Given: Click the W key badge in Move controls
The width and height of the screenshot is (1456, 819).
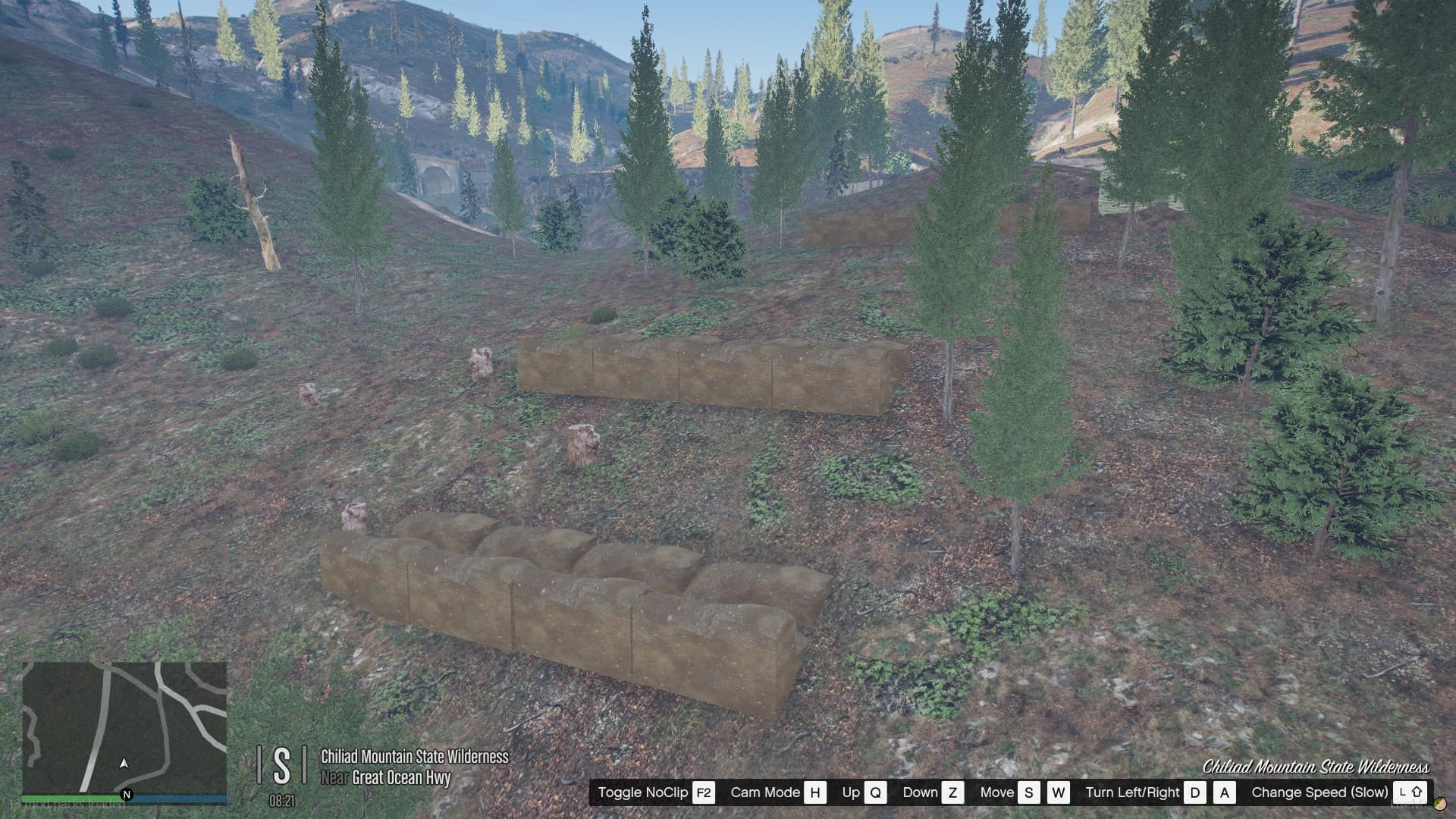Looking at the screenshot, I should click(1058, 793).
